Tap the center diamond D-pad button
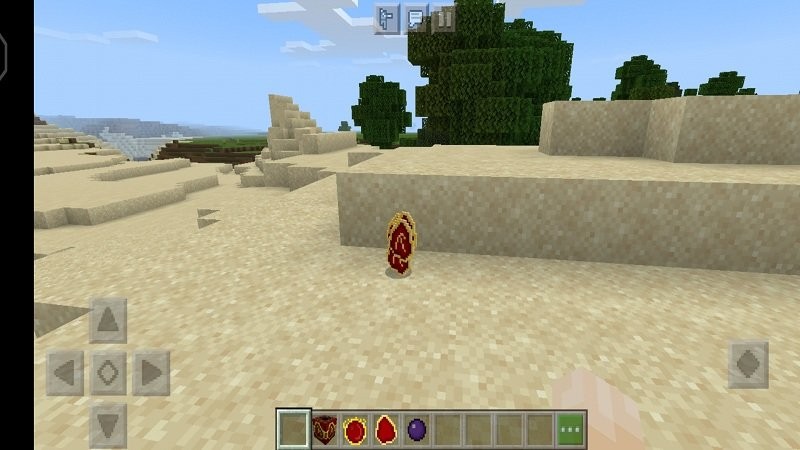The height and width of the screenshot is (450, 800). (108, 374)
